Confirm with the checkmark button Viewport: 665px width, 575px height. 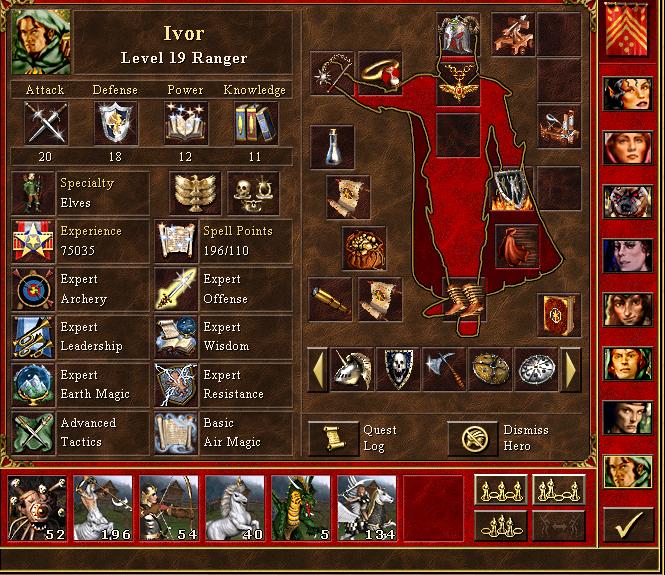pyautogui.click(x=629, y=523)
